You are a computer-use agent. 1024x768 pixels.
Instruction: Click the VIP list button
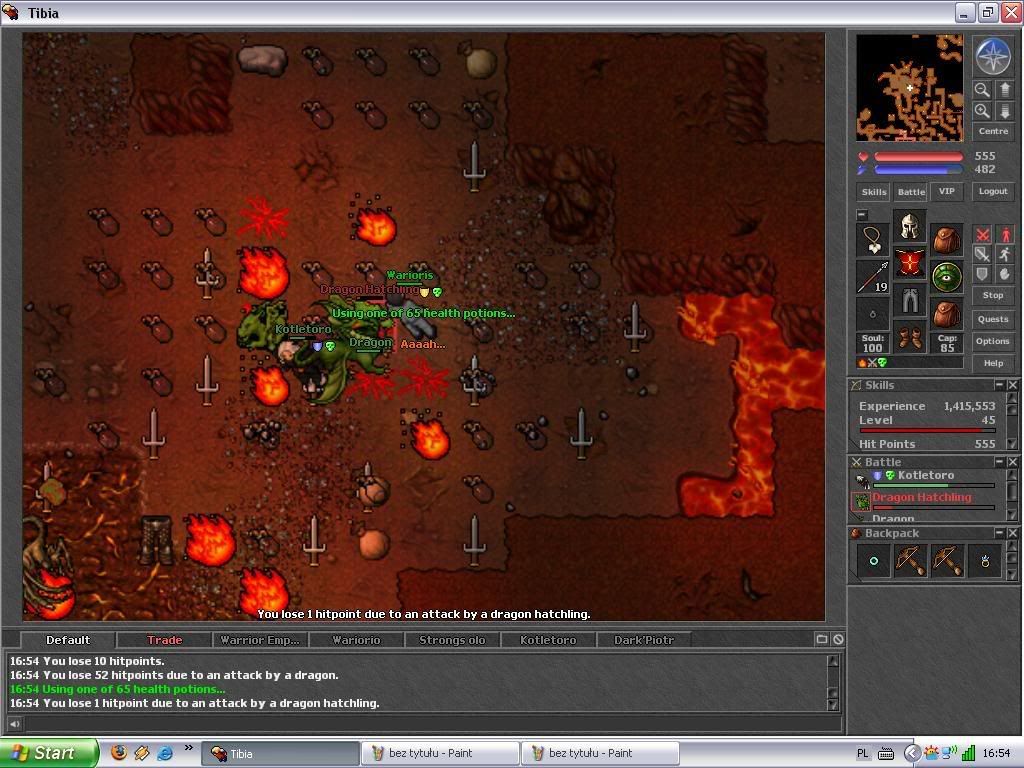point(946,191)
